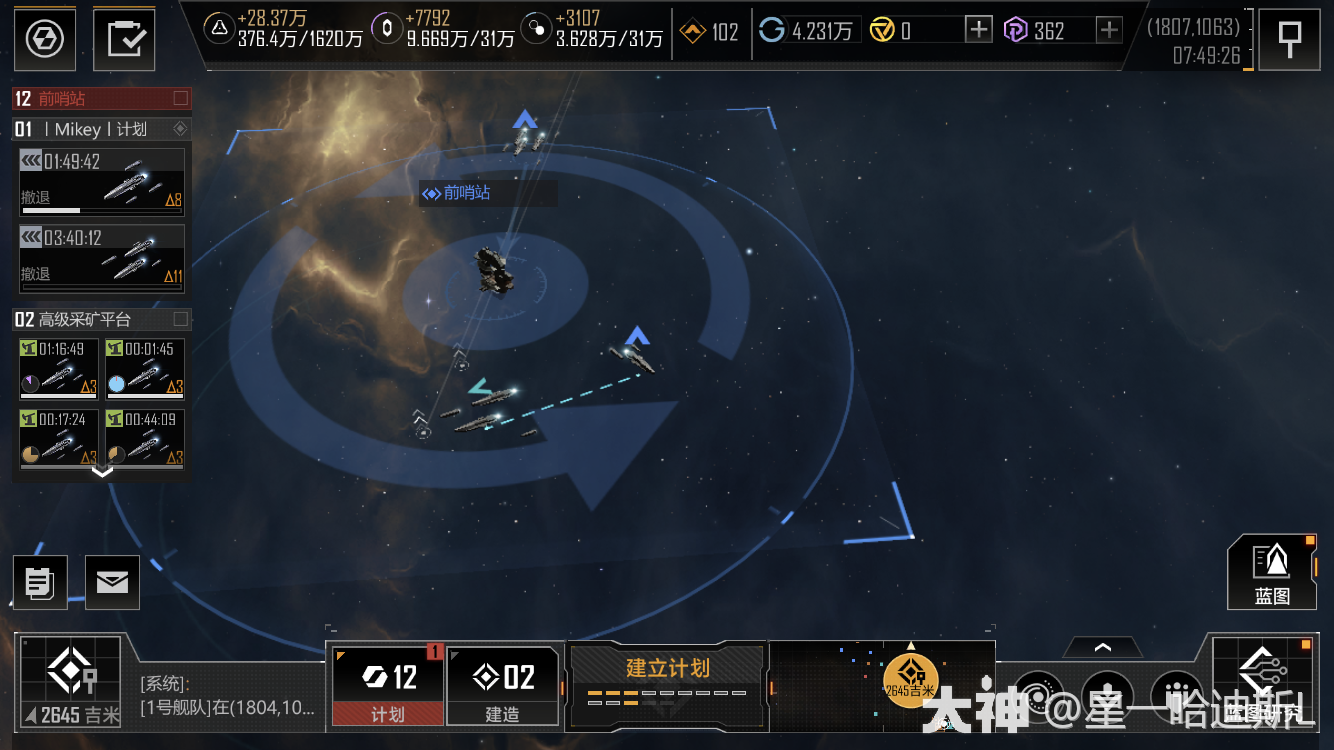Click the double-chevron rewind on the 01:49:42 timer
Screen dimensions: 1334x750
tap(33, 159)
